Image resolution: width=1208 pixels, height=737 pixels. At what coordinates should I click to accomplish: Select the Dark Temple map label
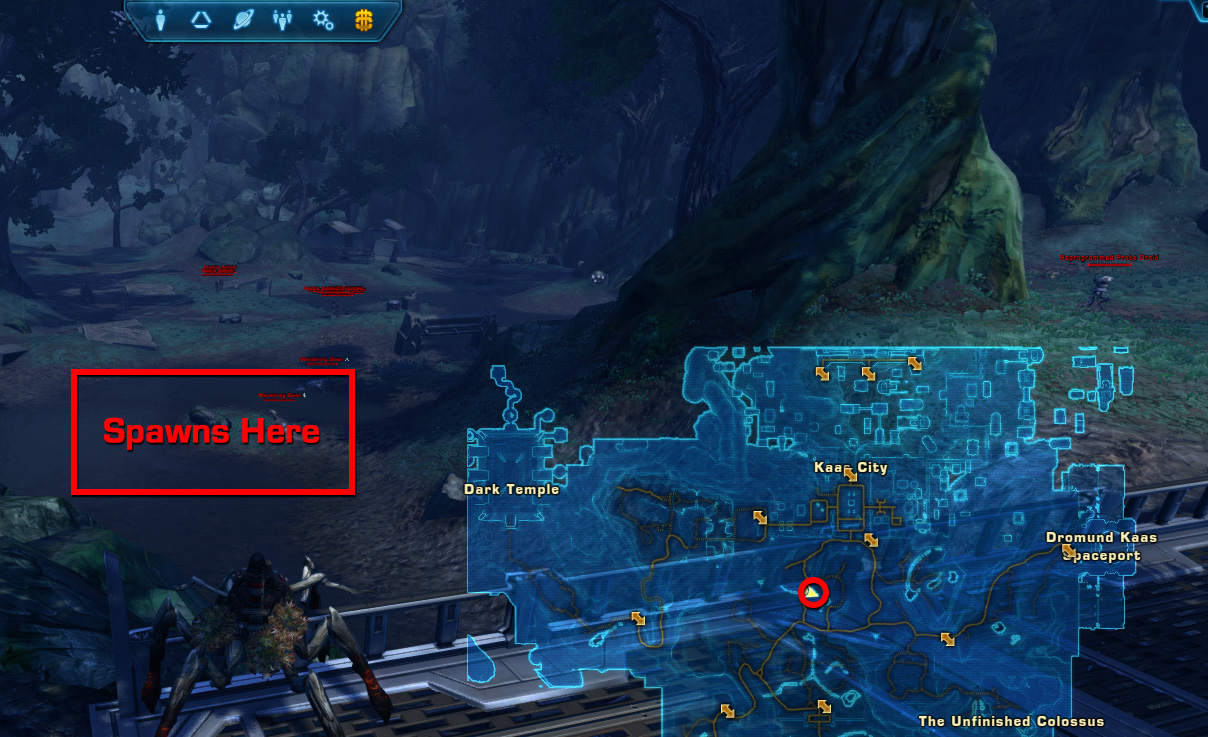(511, 490)
